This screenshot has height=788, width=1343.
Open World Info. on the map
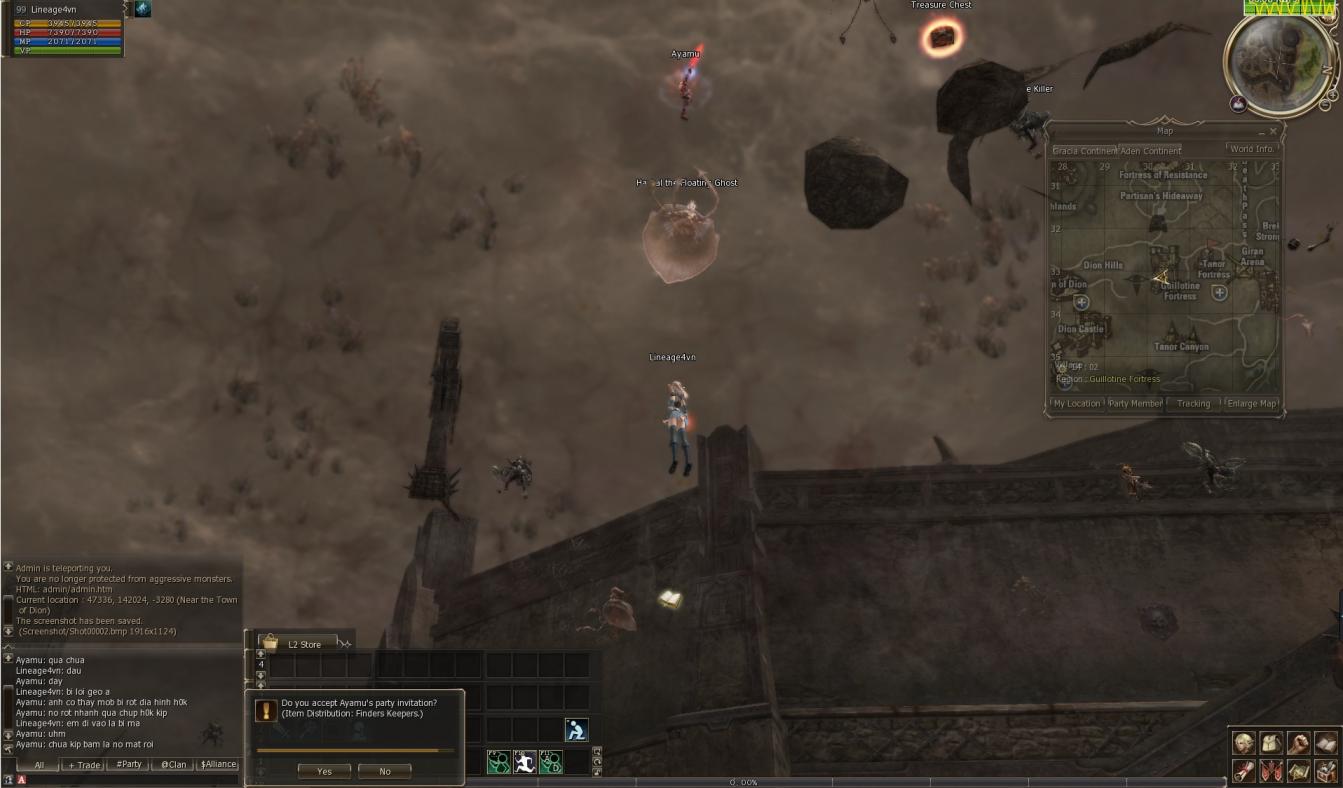click(x=1252, y=150)
